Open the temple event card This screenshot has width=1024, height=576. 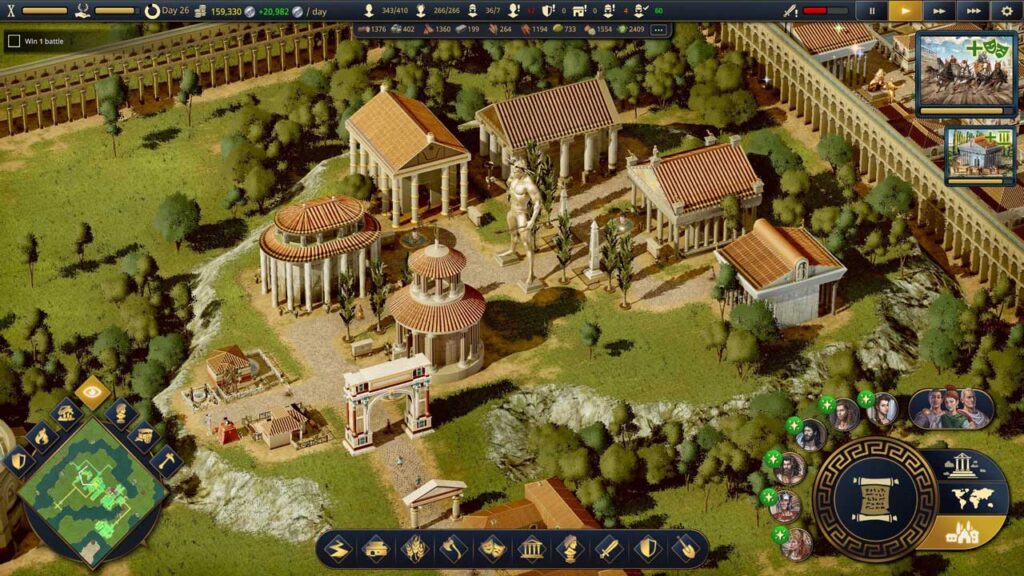(981, 155)
